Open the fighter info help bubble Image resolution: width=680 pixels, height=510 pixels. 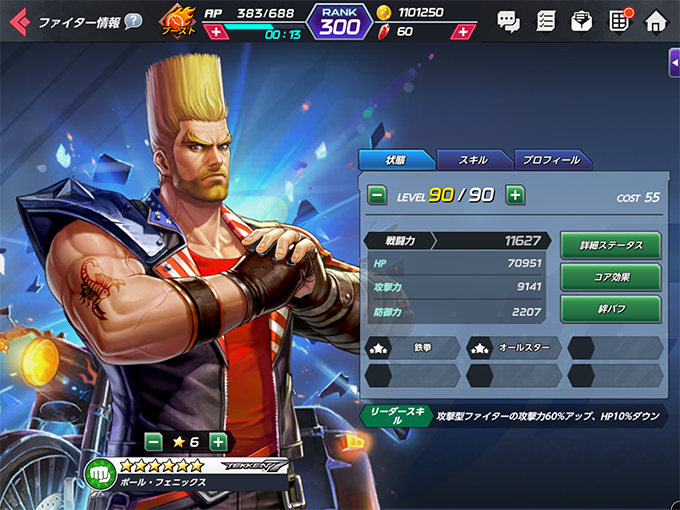pos(133,21)
